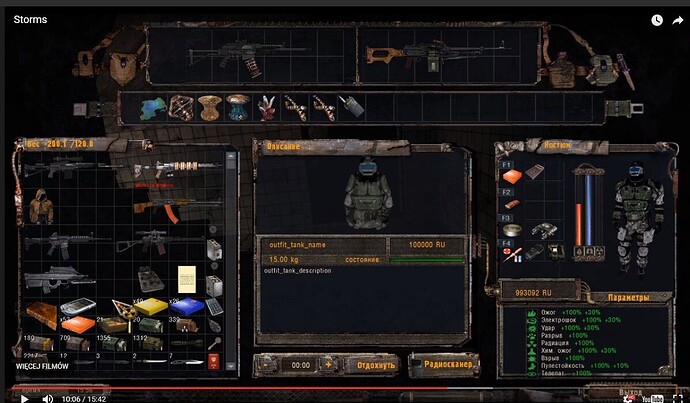The width and height of the screenshot is (690, 403).
Task: Open the Радиосканер radio scanner
Action: coord(437,366)
